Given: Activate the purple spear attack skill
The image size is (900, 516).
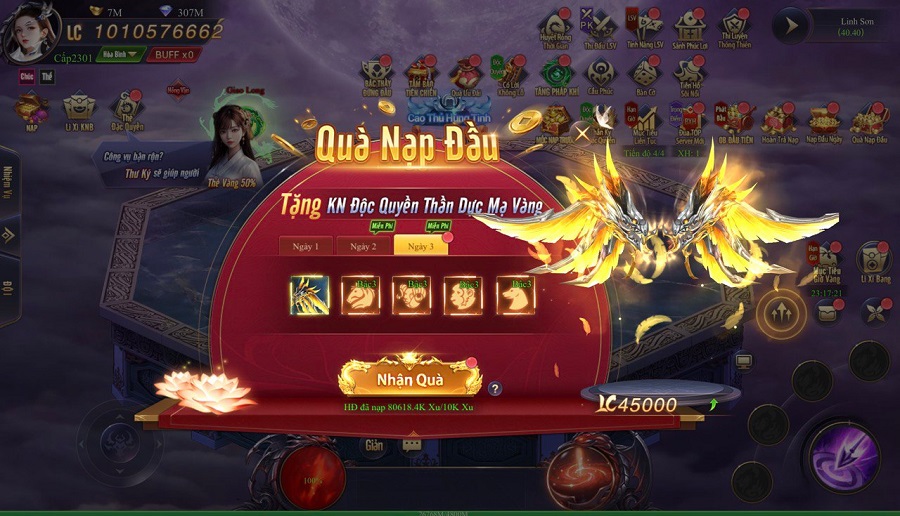Looking at the screenshot, I should point(842,457).
